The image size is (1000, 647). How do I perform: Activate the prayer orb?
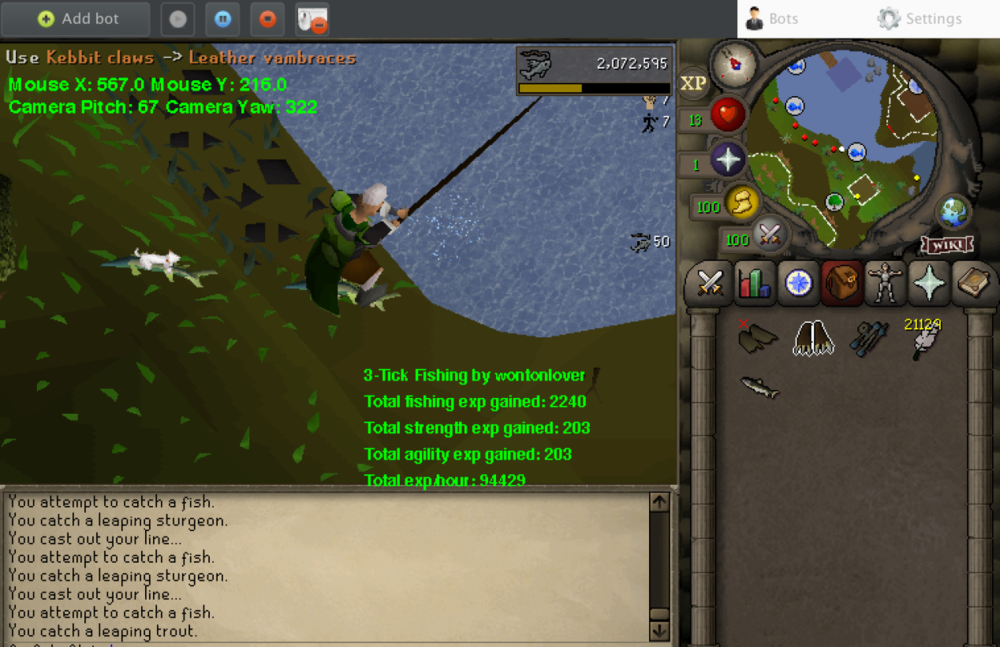pyautogui.click(x=727, y=160)
